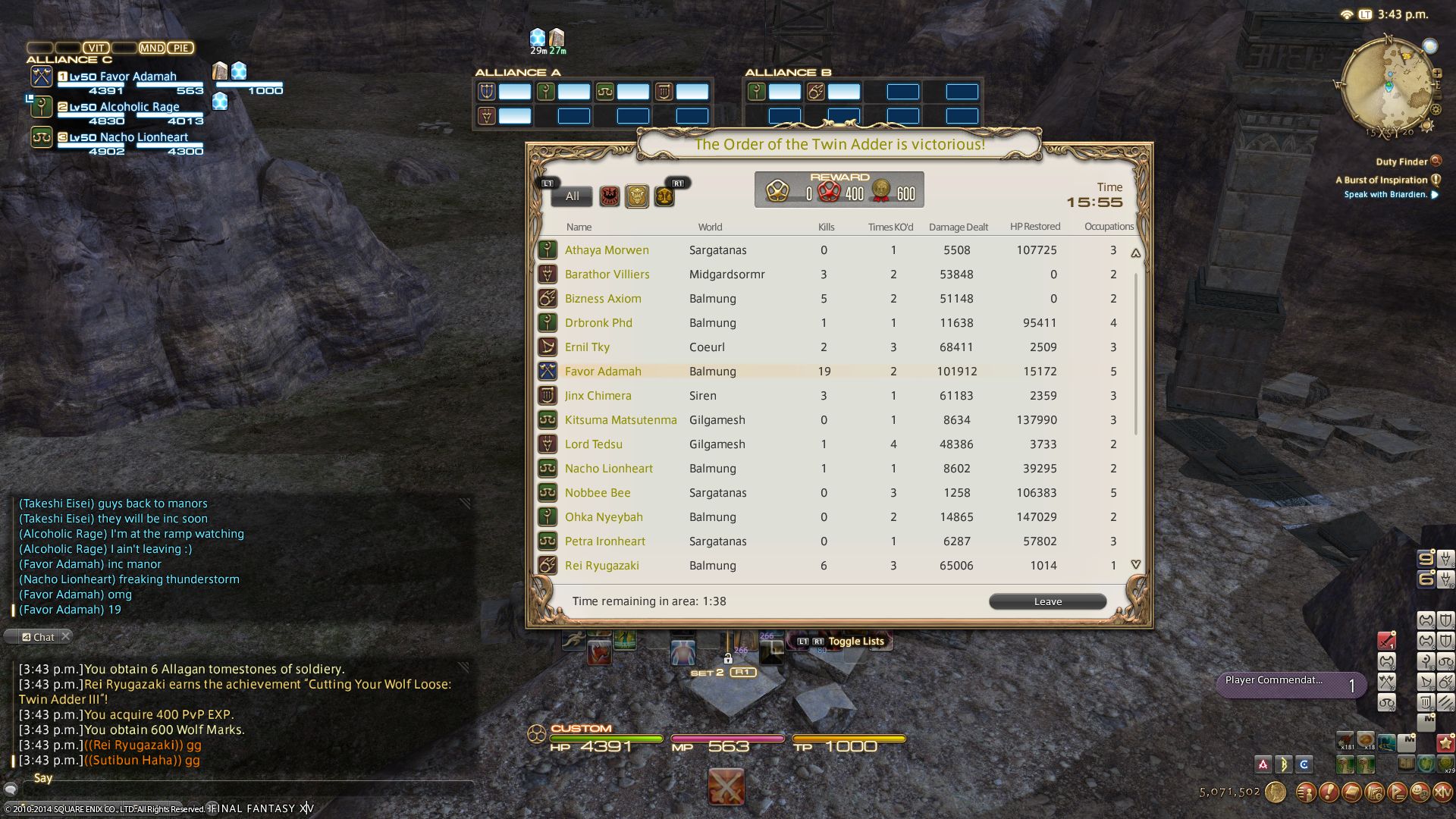1456x819 pixels.
Task: Select the Kills column header
Action: [x=826, y=227]
